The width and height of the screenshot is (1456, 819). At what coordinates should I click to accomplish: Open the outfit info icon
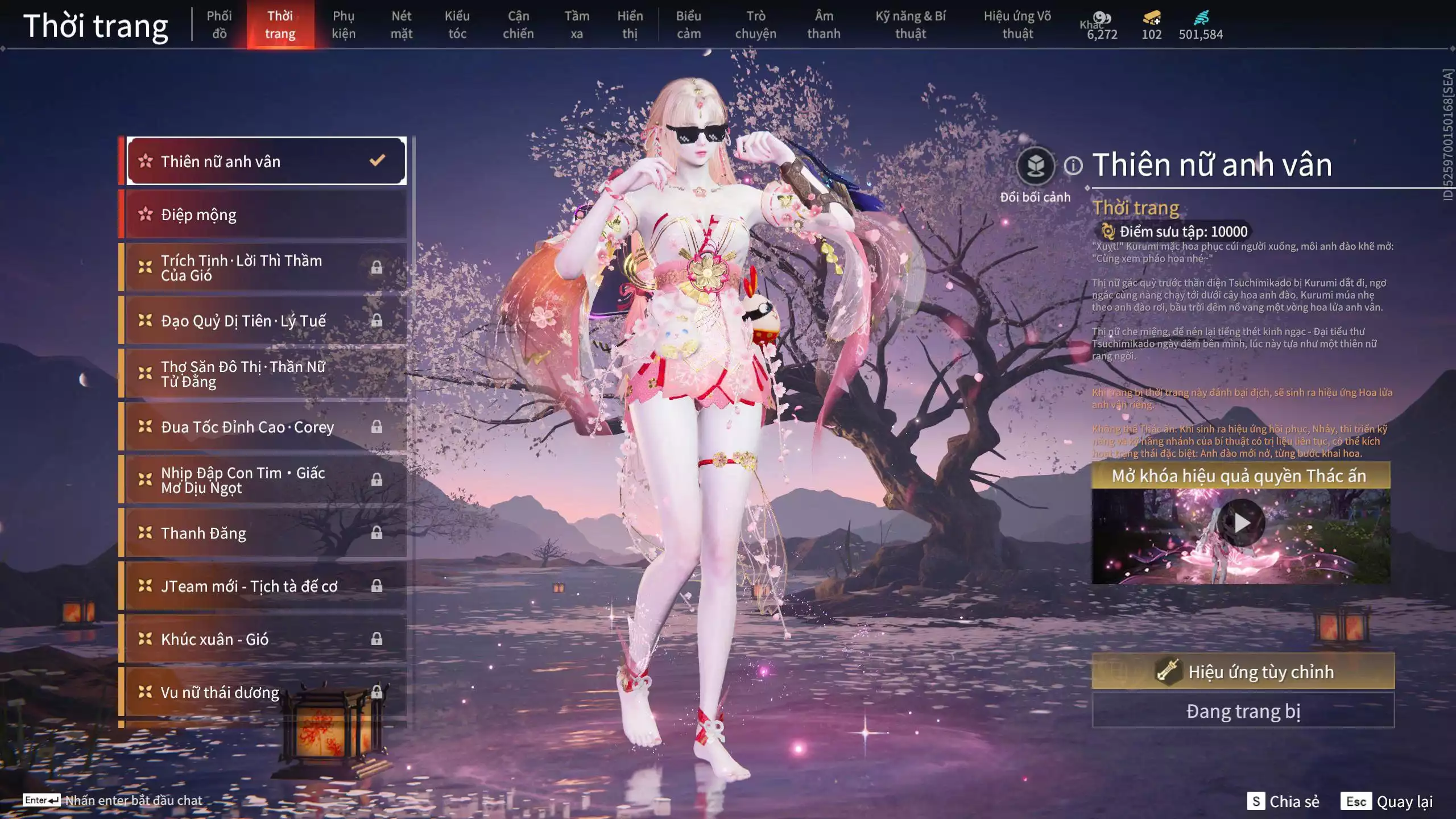(x=1073, y=166)
